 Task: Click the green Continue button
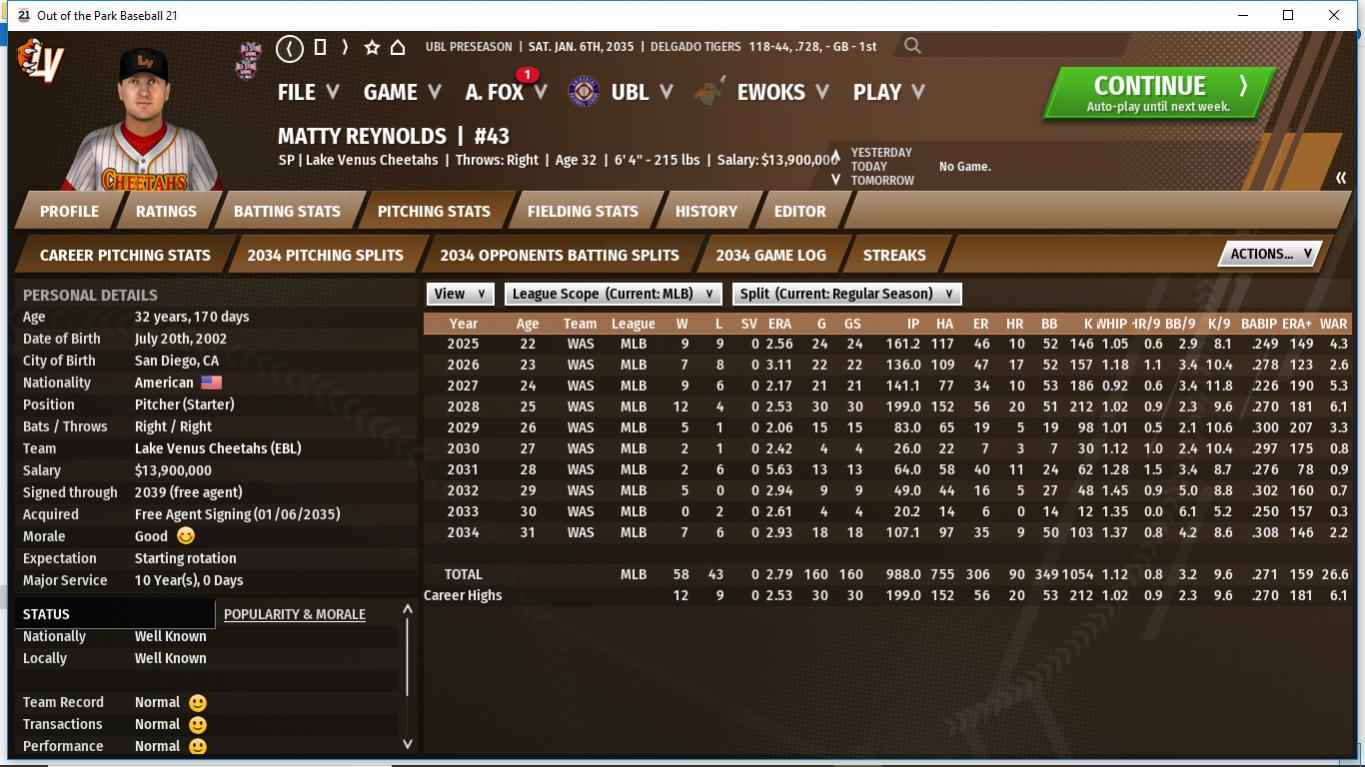pyautogui.click(x=1159, y=93)
